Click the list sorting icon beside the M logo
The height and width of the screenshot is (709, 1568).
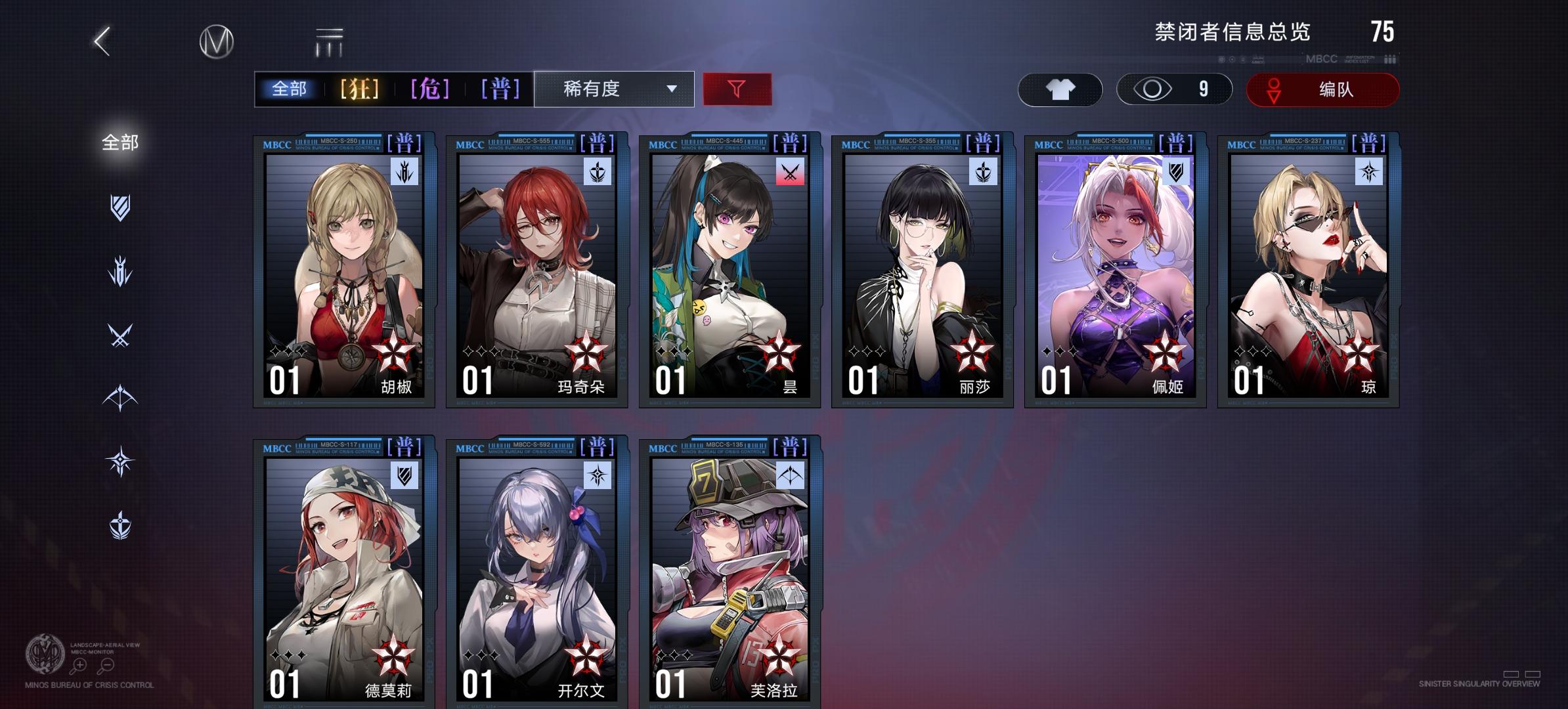tap(328, 41)
